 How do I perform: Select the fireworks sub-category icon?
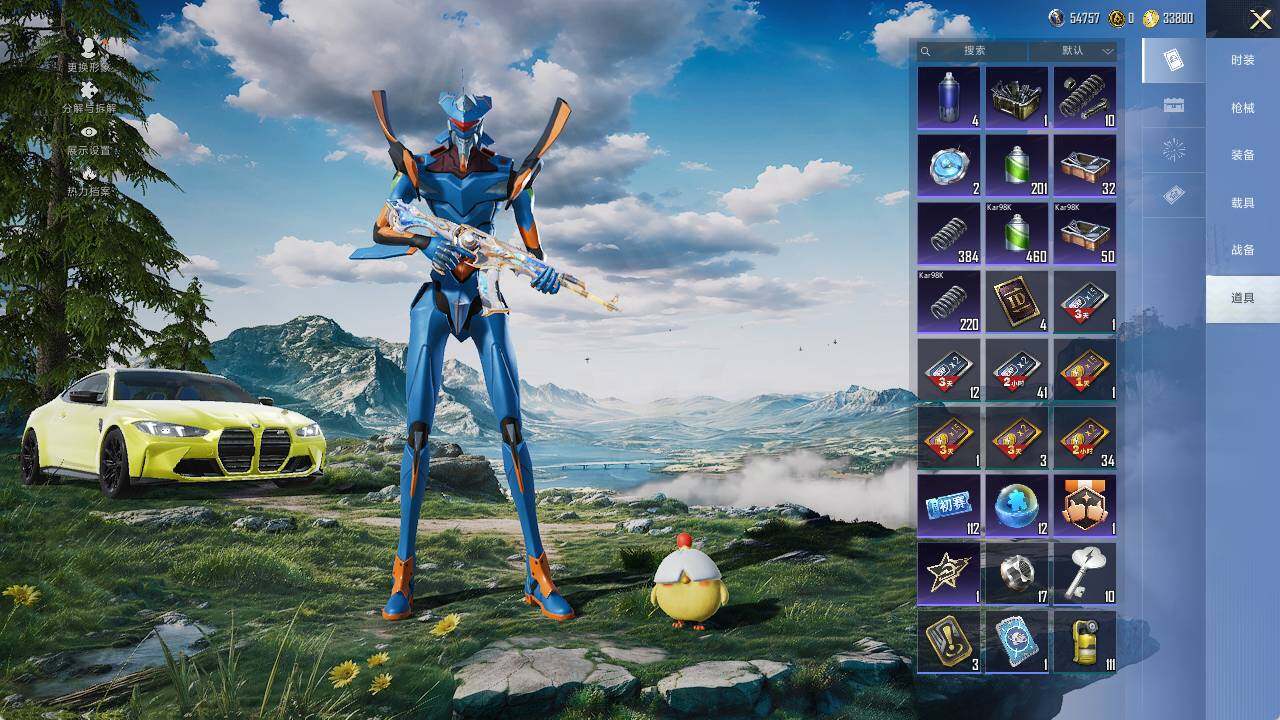(1174, 151)
